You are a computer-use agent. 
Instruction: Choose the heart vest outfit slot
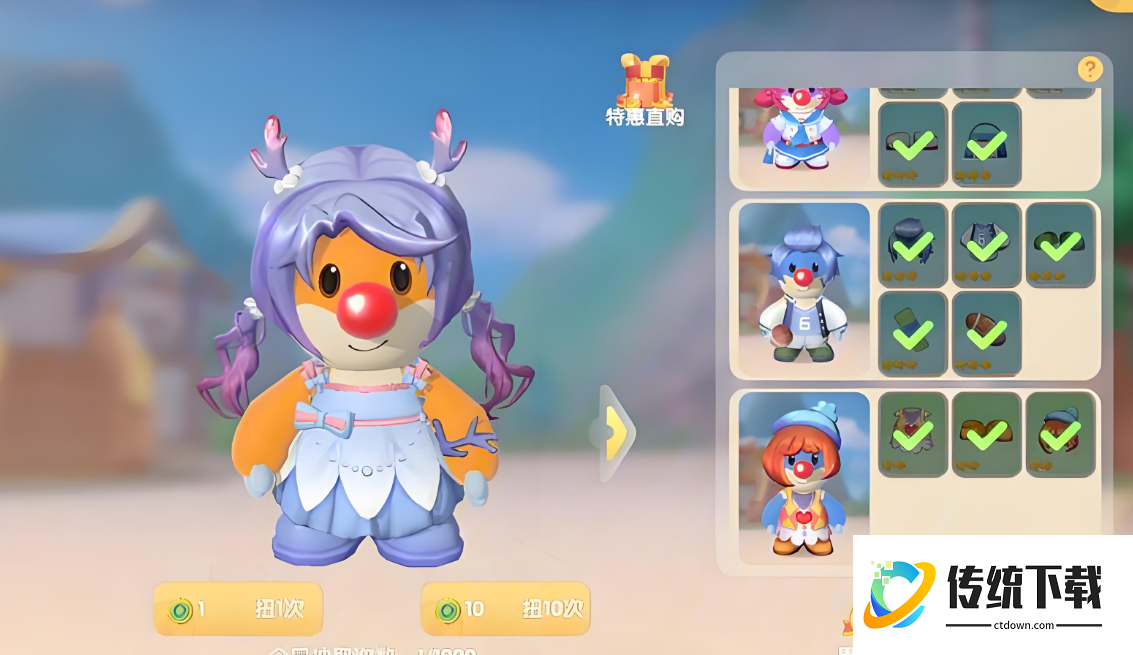[x=913, y=433]
